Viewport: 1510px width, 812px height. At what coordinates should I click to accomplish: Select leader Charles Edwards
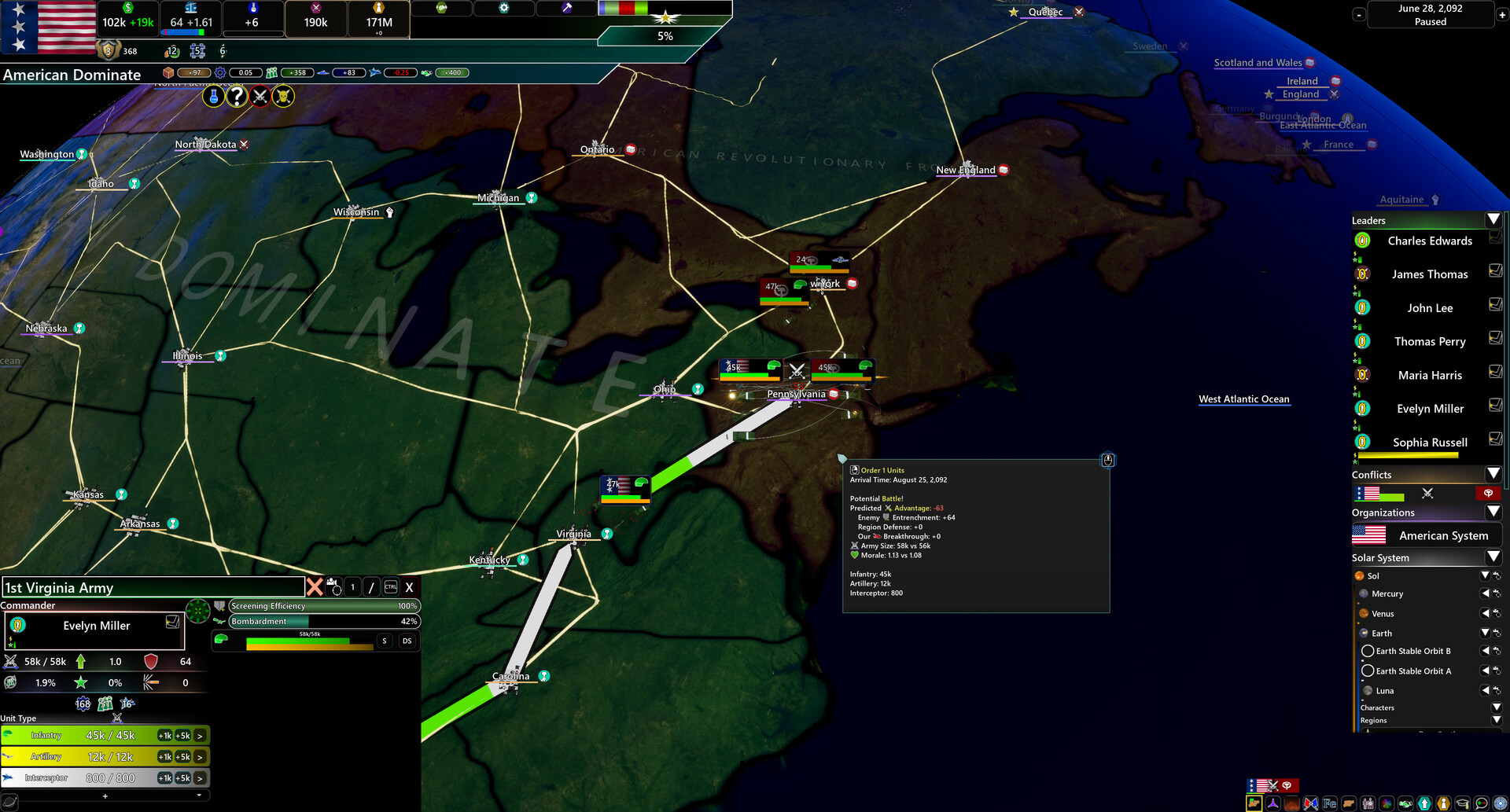(x=1429, y=241)
